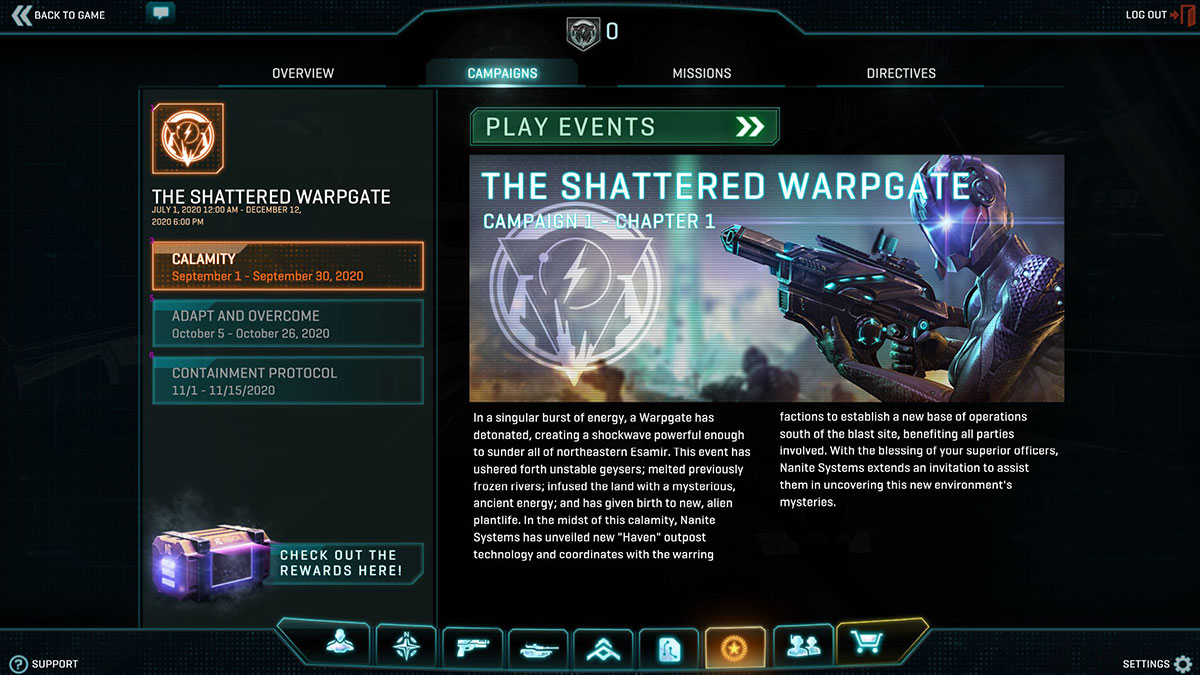Open the Missions tab

click(701, 73)
